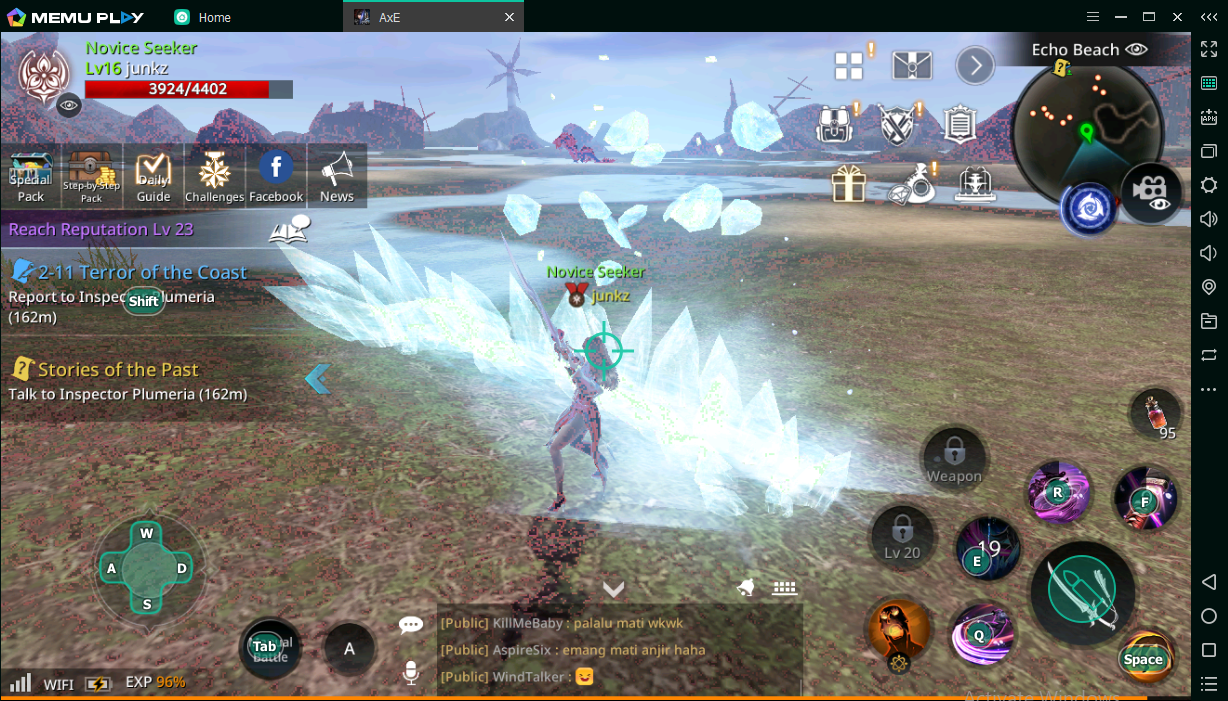Toggle the camera view mode
The height and width of the screenshot is (701, 1228).
pyautogui.click(x=1152, y=192)
